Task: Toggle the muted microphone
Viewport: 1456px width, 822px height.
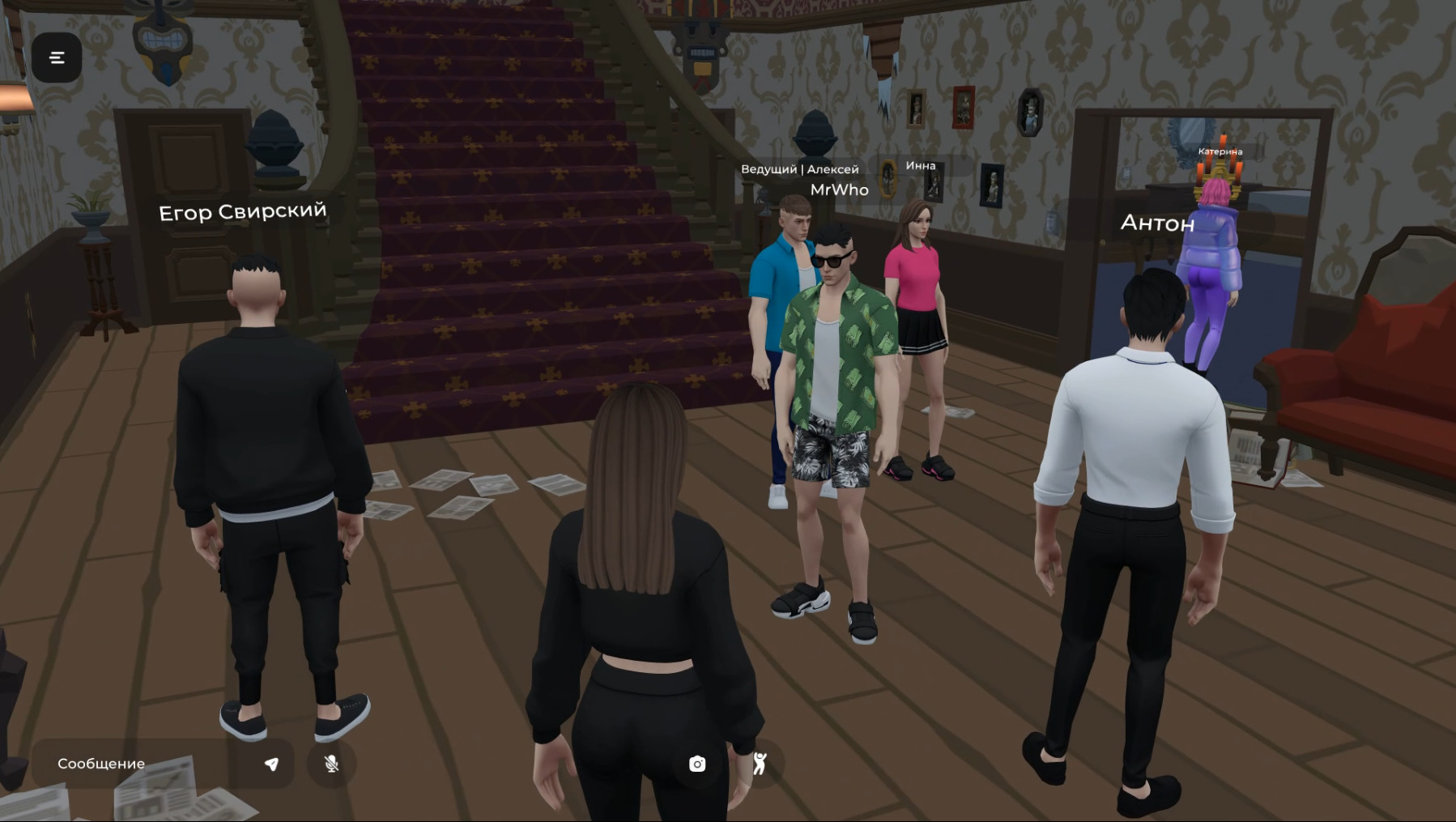Action: click(331, 764)
